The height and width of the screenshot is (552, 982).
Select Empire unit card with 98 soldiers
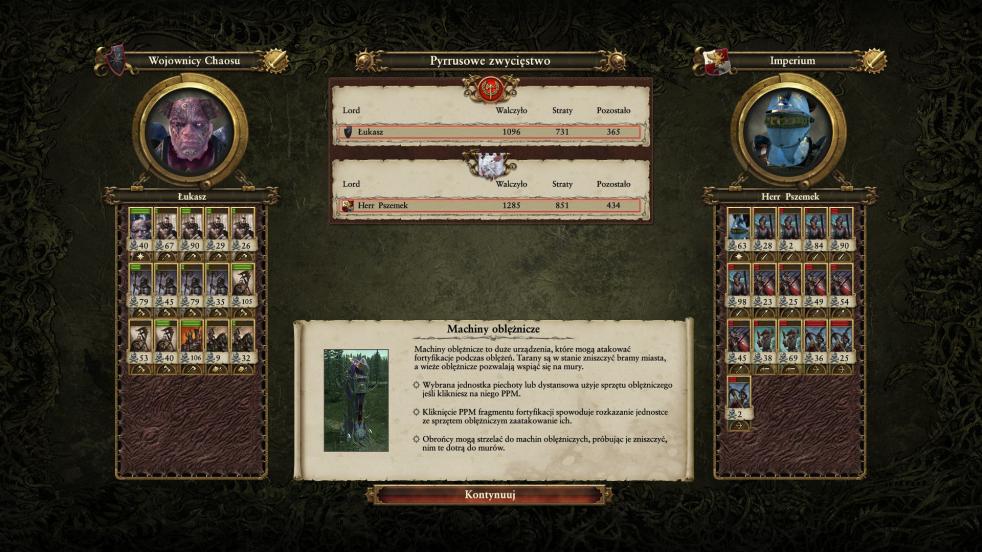pyautogui.click(x=739, y=286)
